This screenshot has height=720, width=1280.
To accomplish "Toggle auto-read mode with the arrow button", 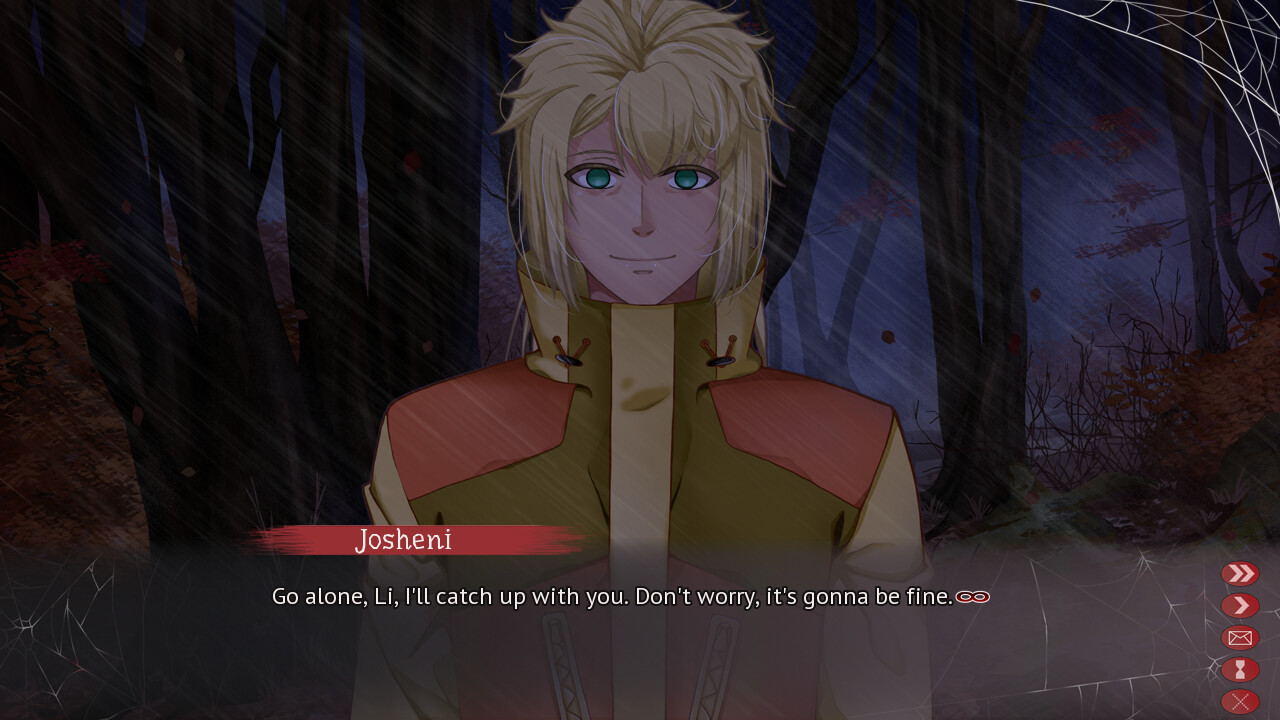I will click(1239, 605).
